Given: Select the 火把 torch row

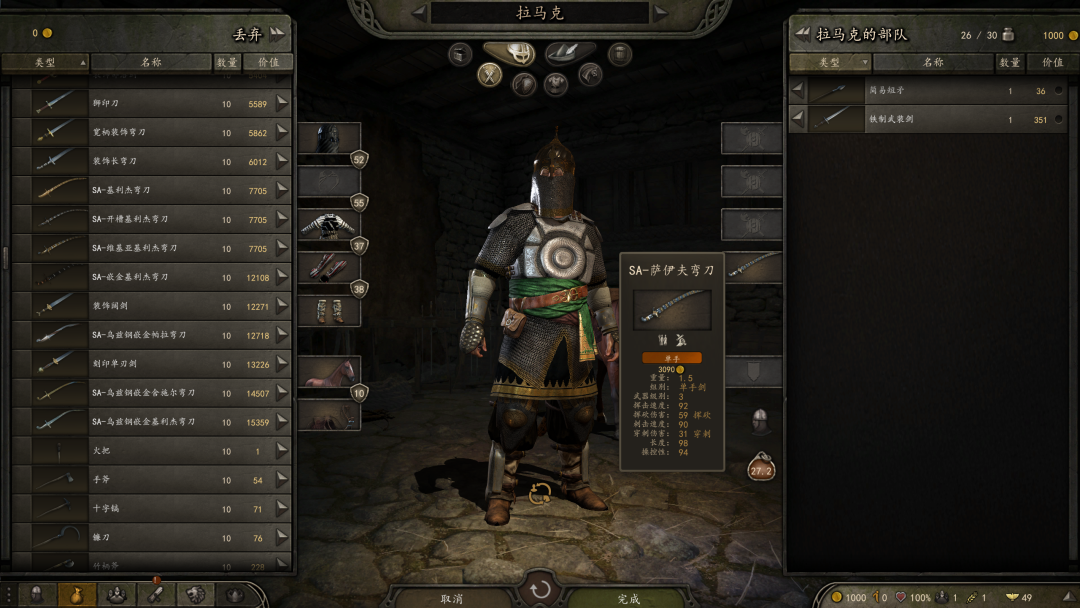Looking at the screenshot, I should coord(150,451).
